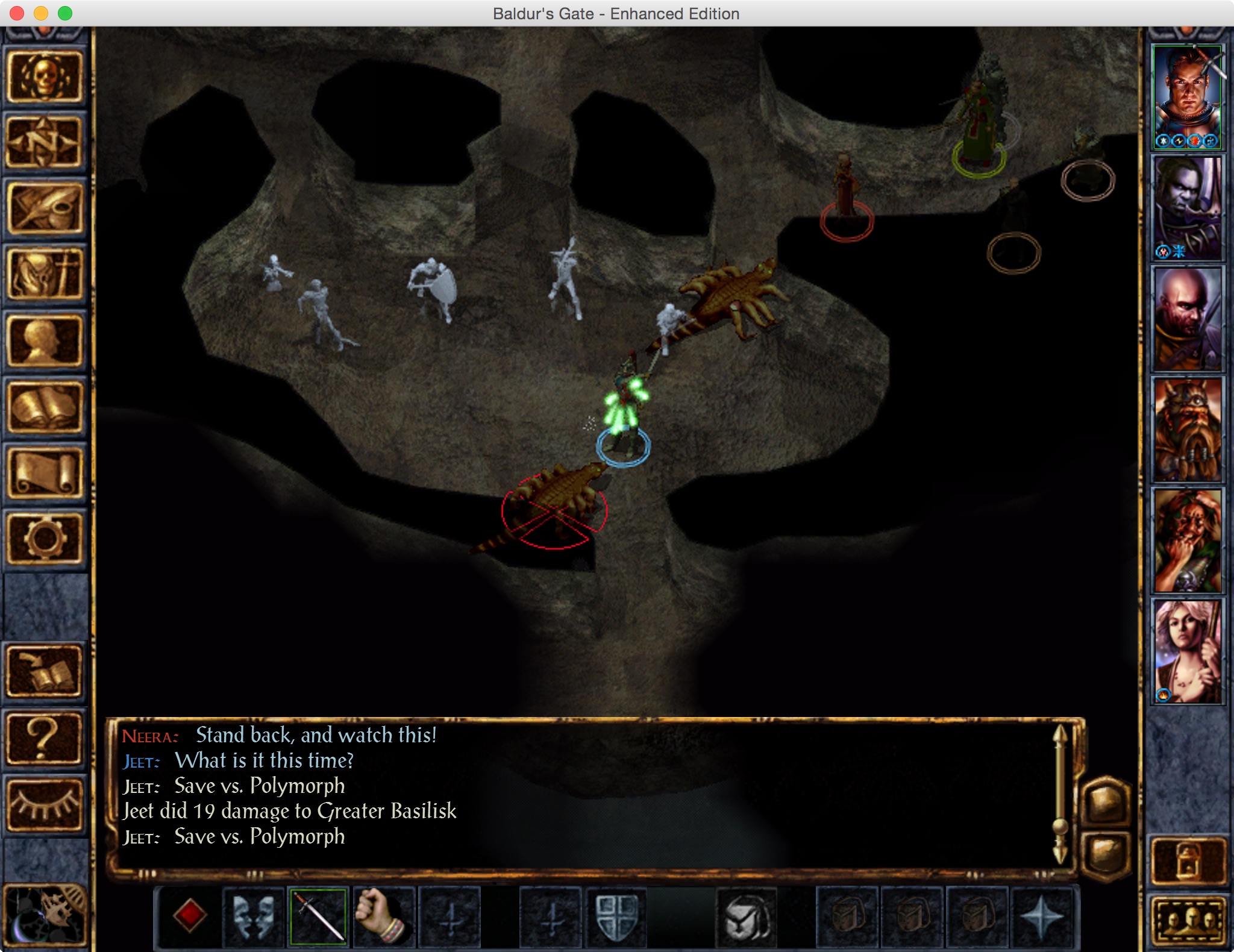Select the bearded dwarf party portrait

(x=1187, y=430)
